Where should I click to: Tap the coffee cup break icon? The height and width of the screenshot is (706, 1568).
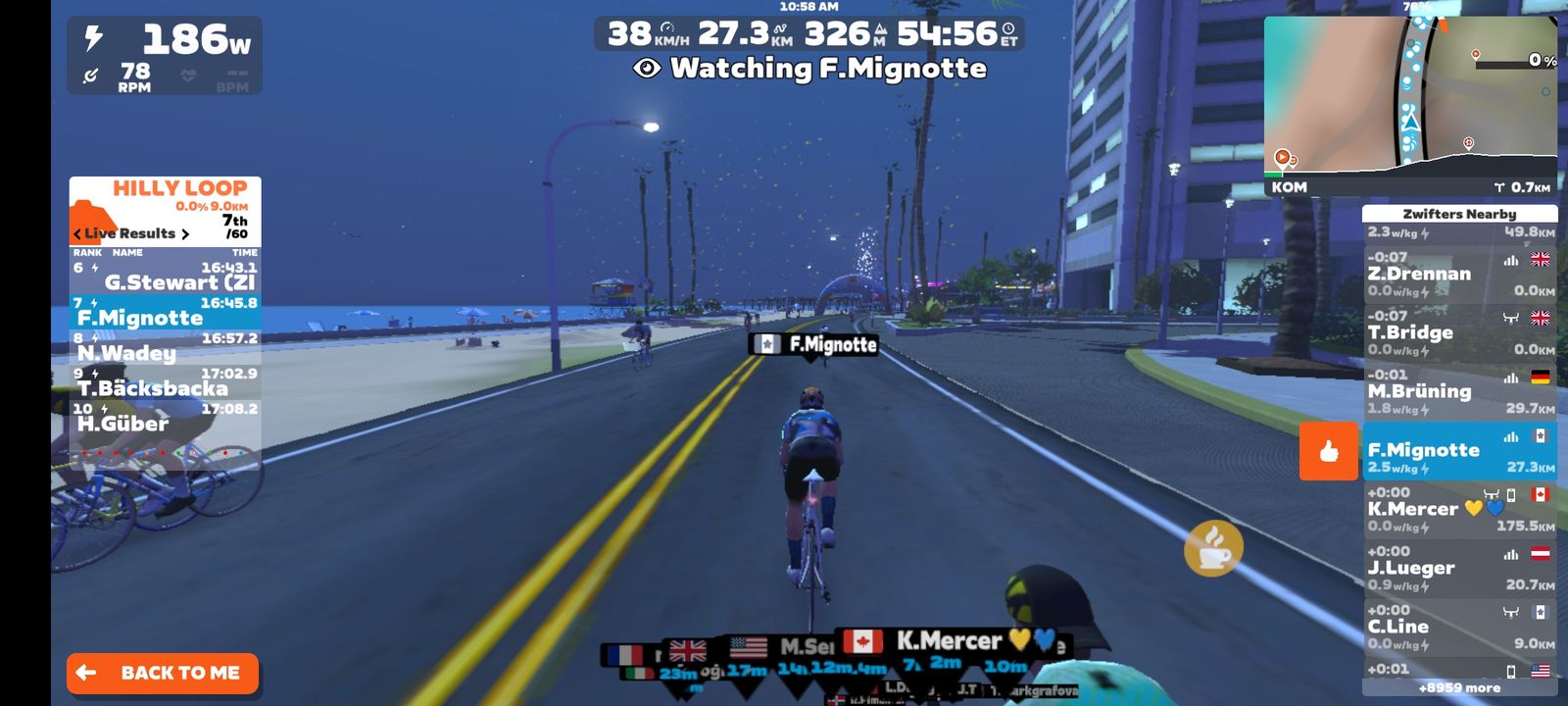tap(1213, 548)
